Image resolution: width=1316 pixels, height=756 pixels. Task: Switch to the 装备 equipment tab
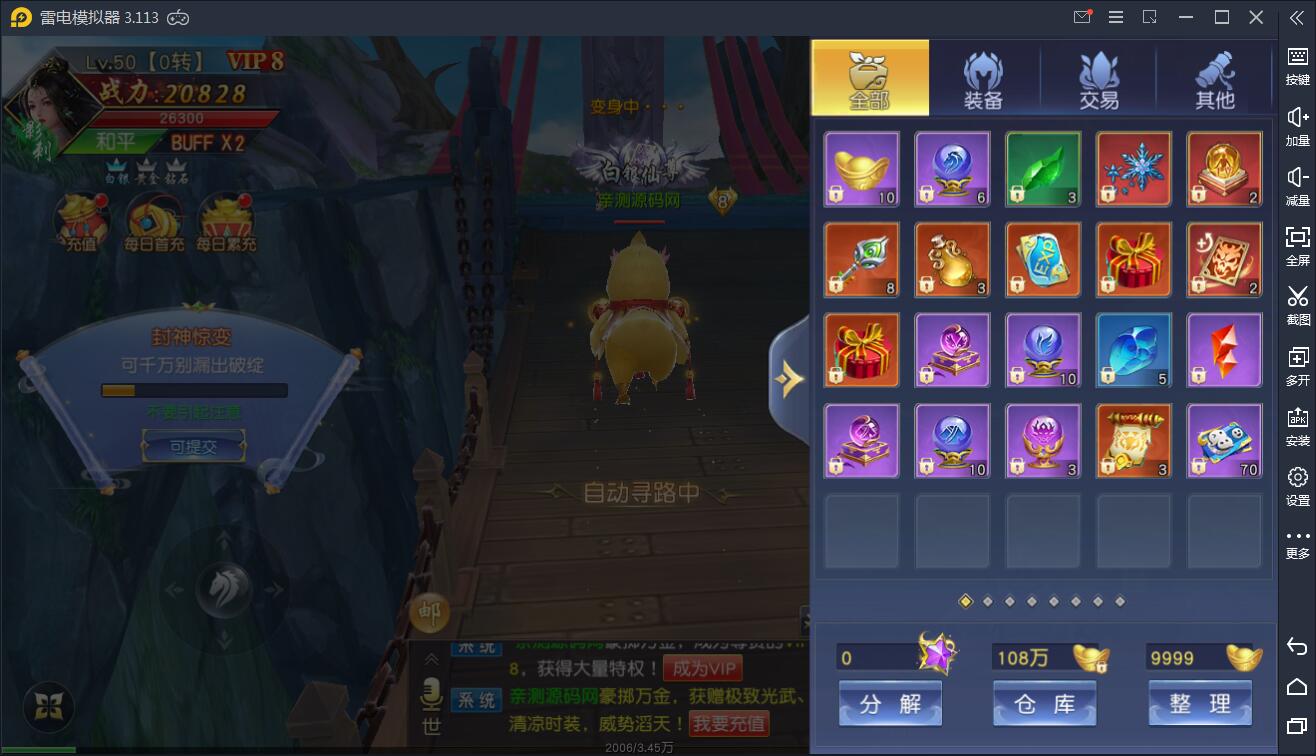click(985, 77)
